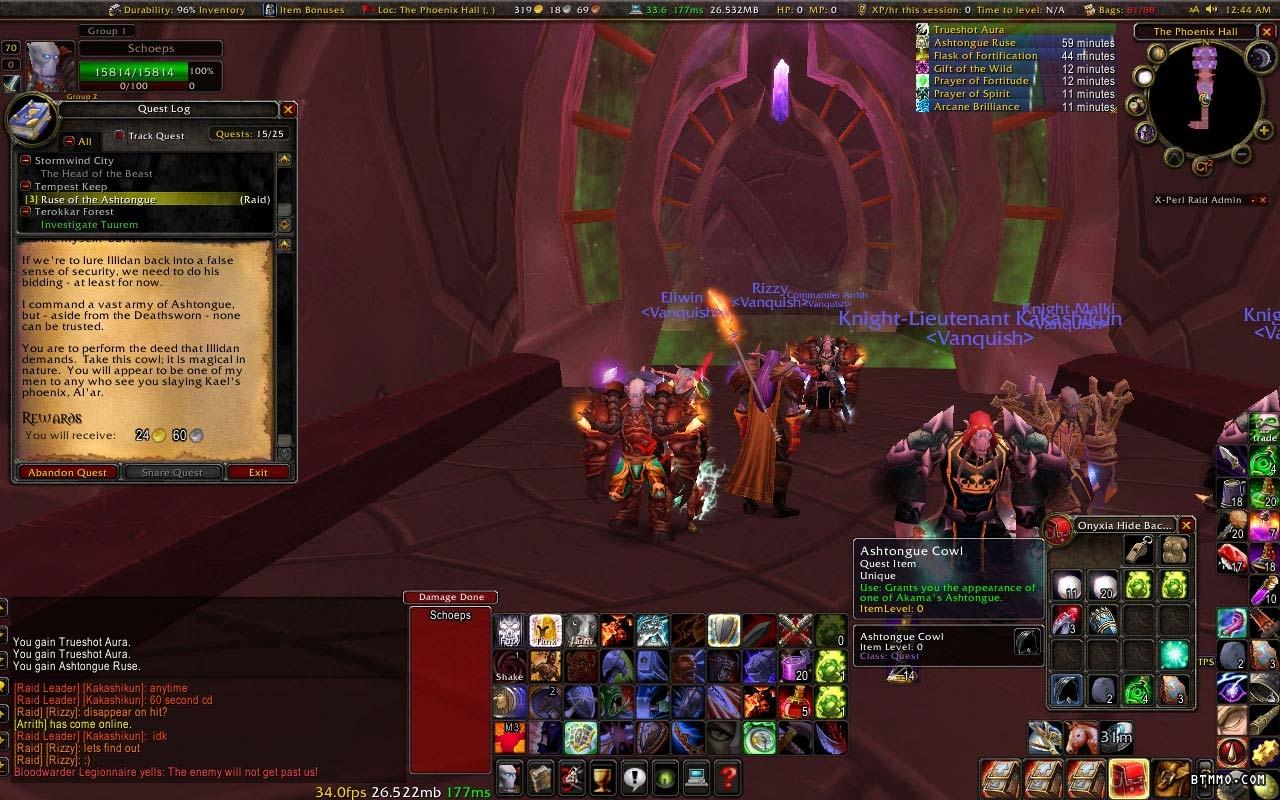Open the minimap in the top-right corner
The image size is (1280, 800).
point(1197,99)
